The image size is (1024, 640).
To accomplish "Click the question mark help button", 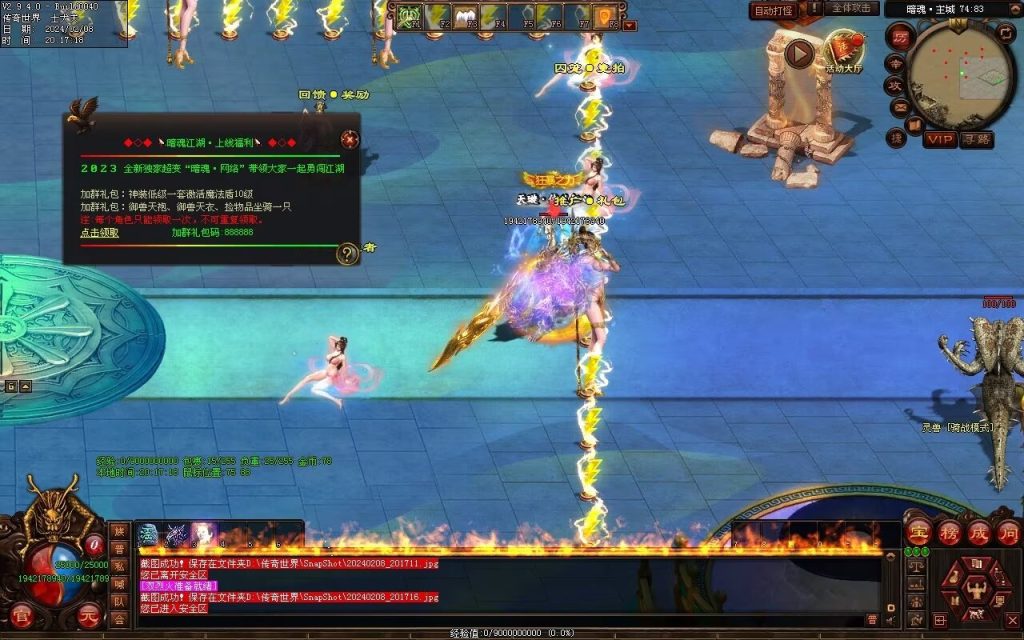I will tap(346, 253).
